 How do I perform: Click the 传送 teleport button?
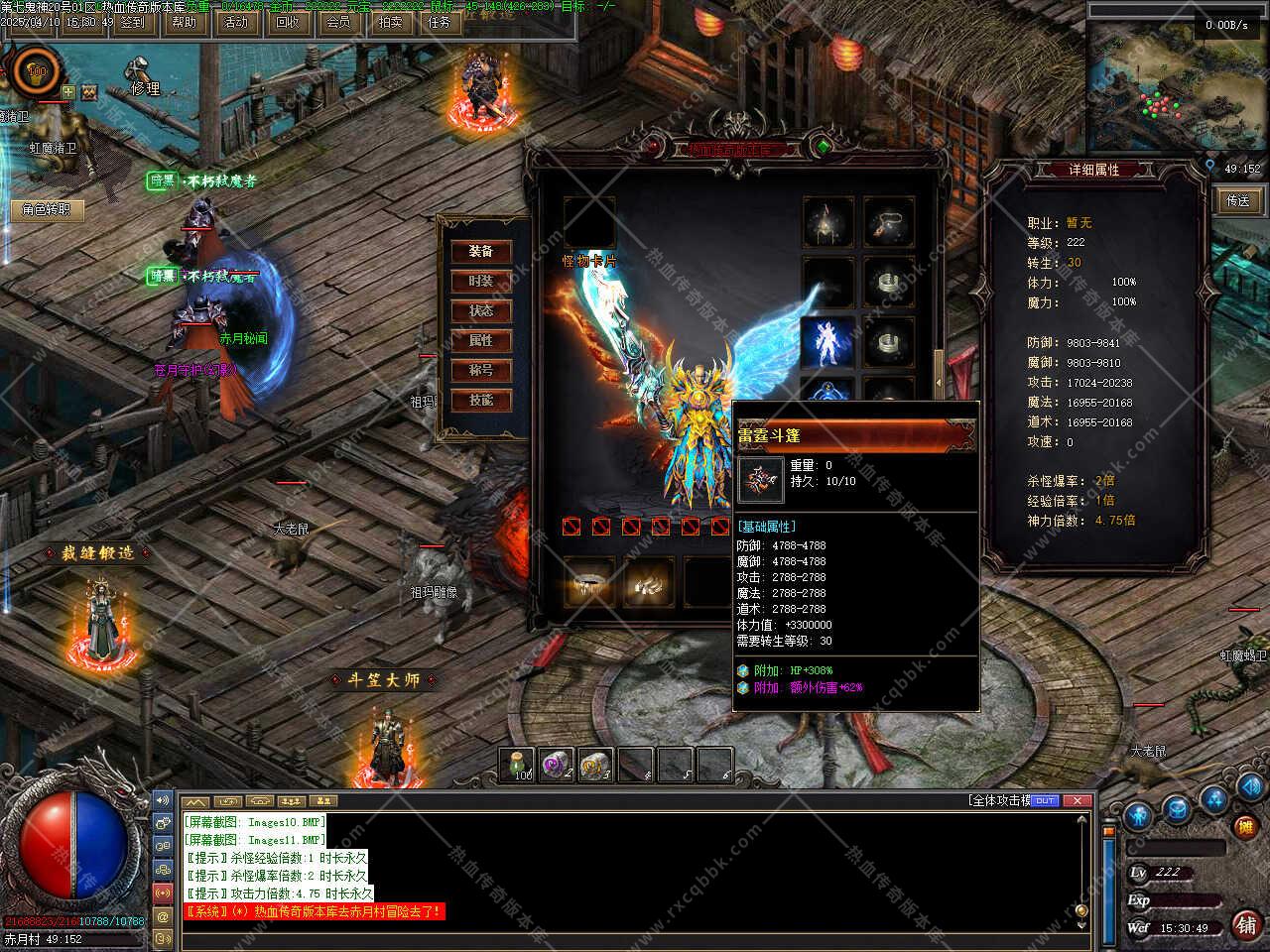(1238, 200)
